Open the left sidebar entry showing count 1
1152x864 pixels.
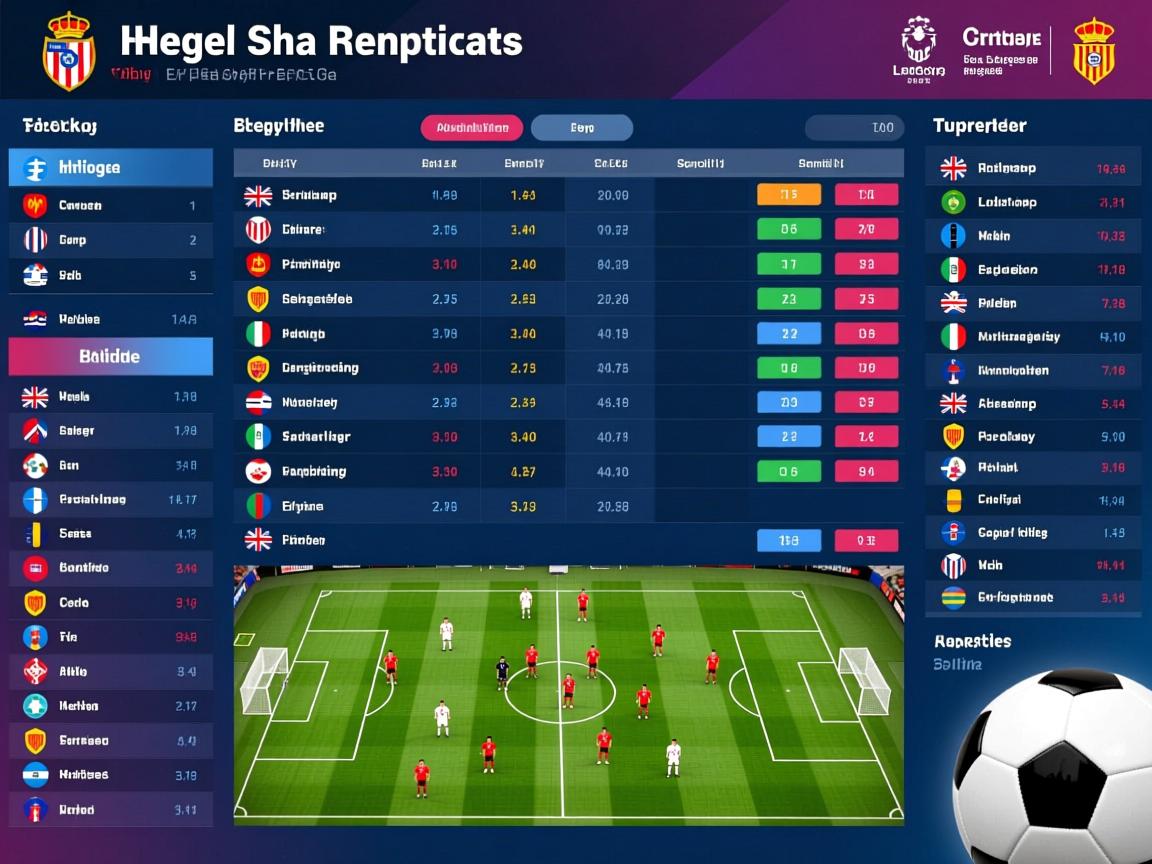click(111, 206)
